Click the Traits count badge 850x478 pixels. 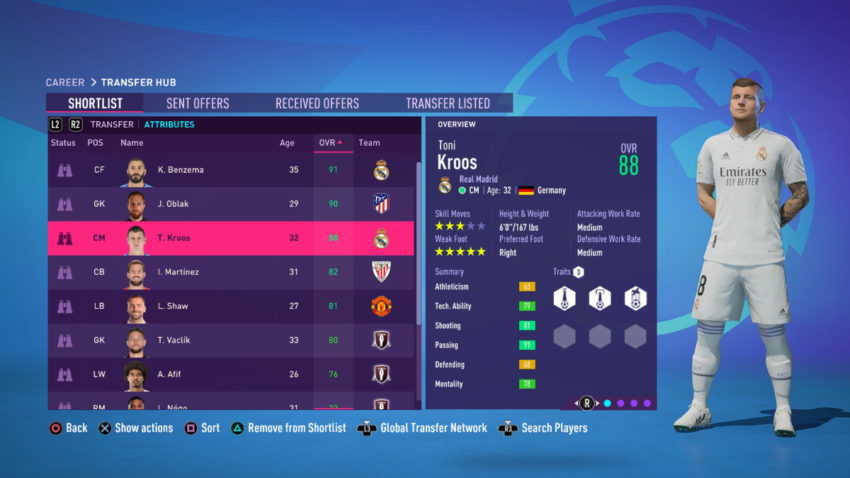[578, 272]
